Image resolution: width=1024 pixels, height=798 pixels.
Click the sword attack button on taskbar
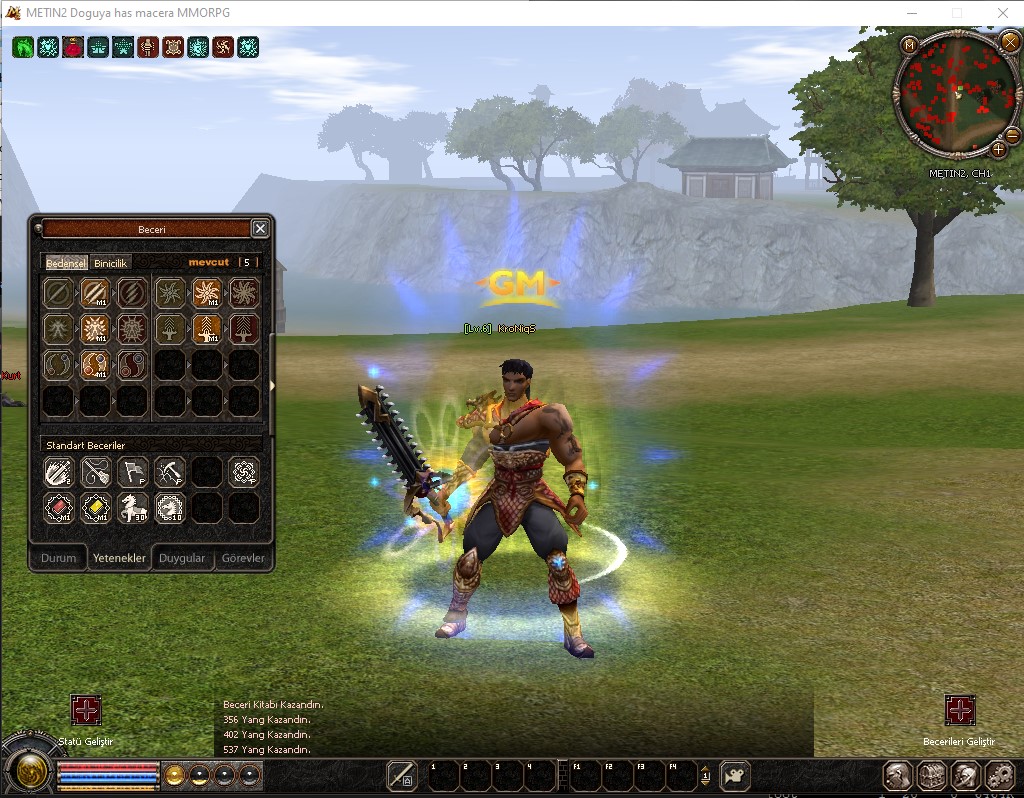[402, 775]
